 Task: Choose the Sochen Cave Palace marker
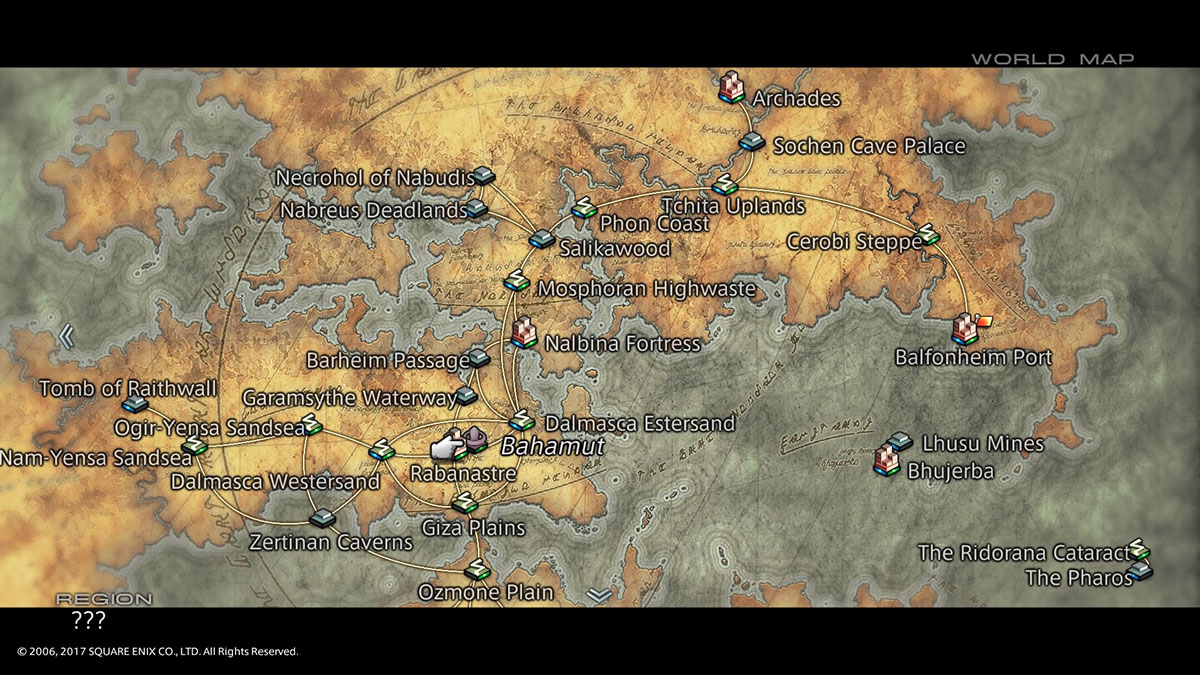[x=752, y=142]
